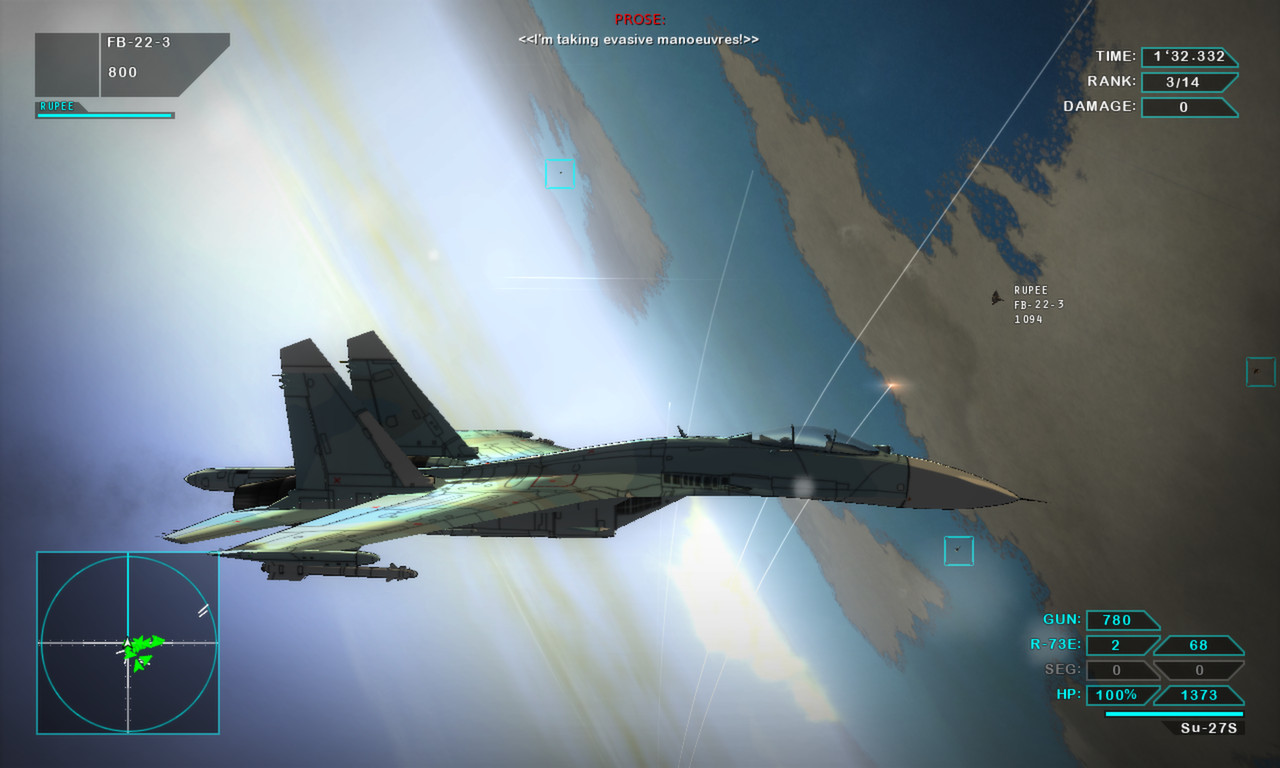Viewport: 1280px width, 768px height.
Task: Select the FB-22-3 target info panel
Action: 132,64
